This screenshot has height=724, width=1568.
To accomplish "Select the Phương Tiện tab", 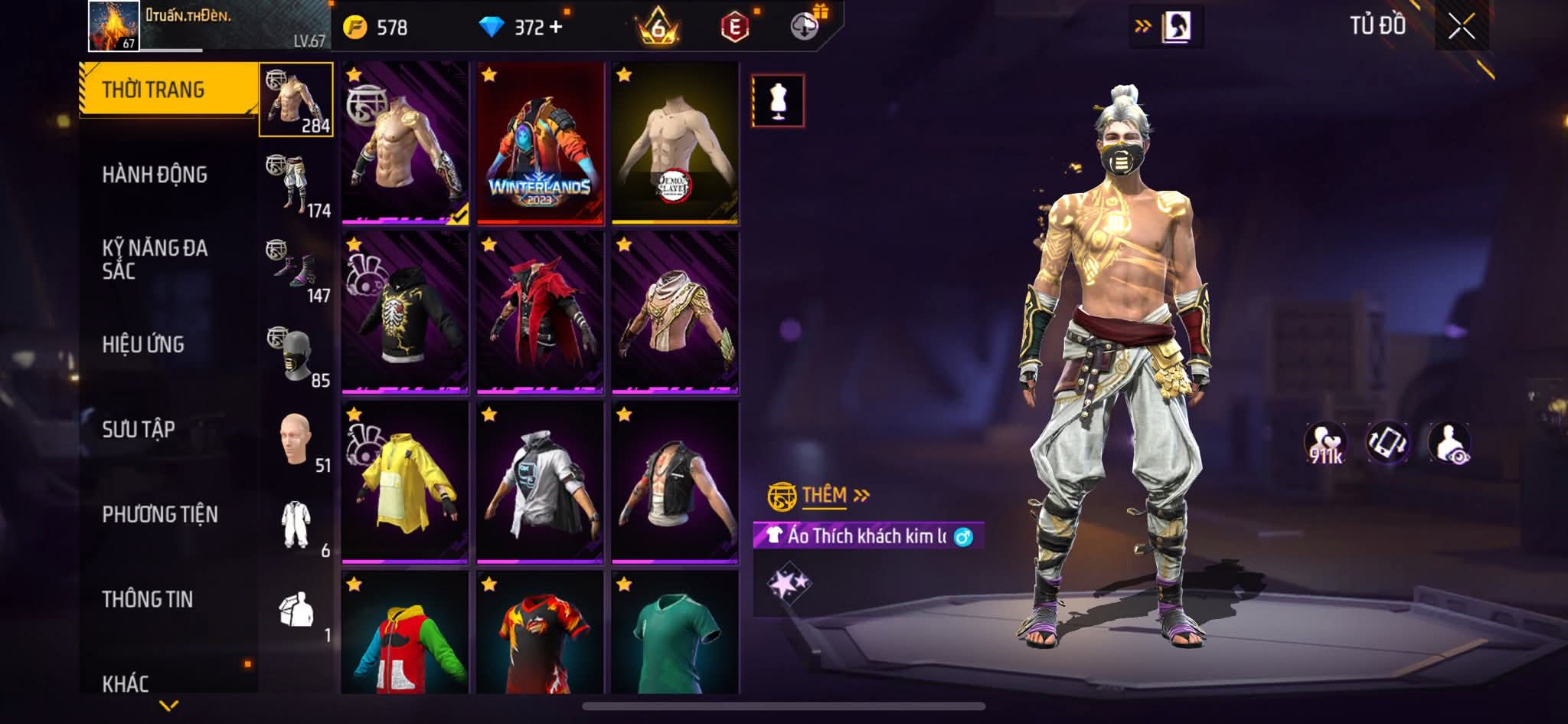I will pyautogui.click(x=160, y=514).
